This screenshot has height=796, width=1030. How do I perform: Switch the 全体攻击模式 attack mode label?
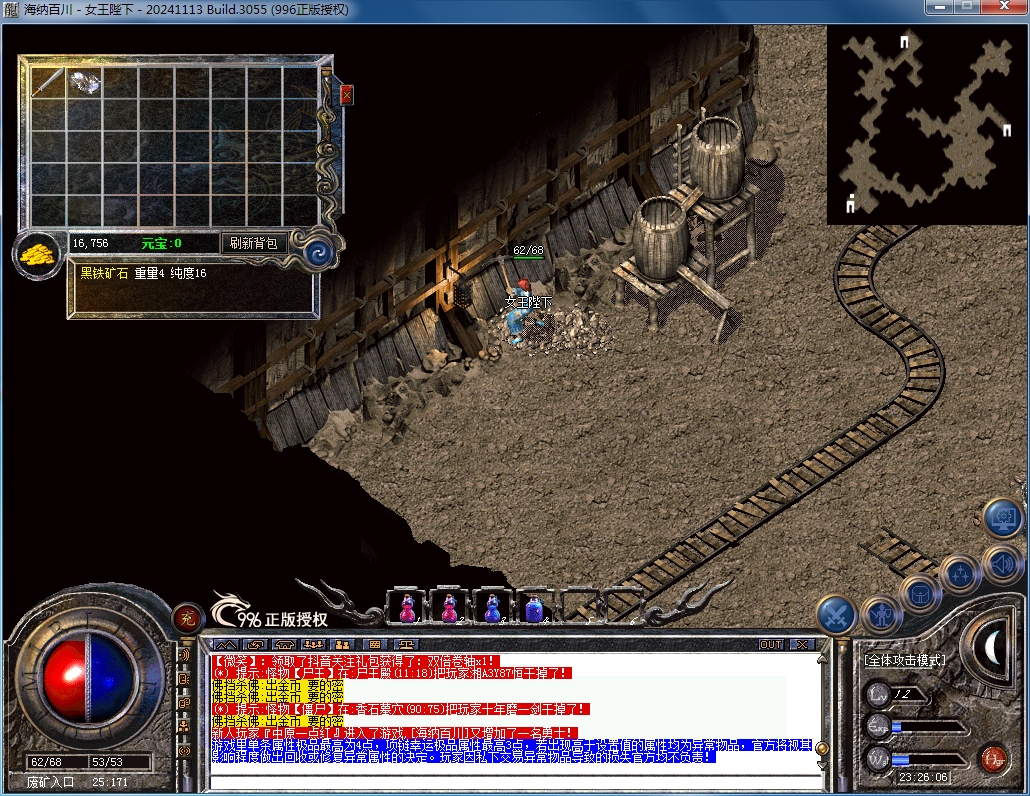click(x=904, y=661)
